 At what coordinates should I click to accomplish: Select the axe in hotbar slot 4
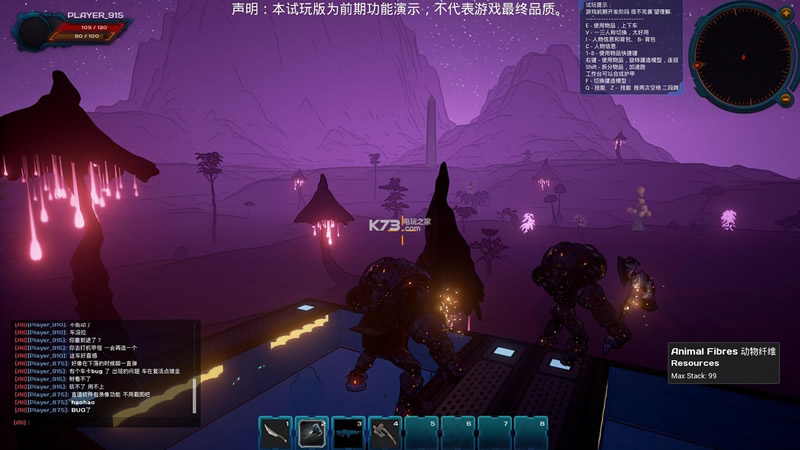coord(384,431)
